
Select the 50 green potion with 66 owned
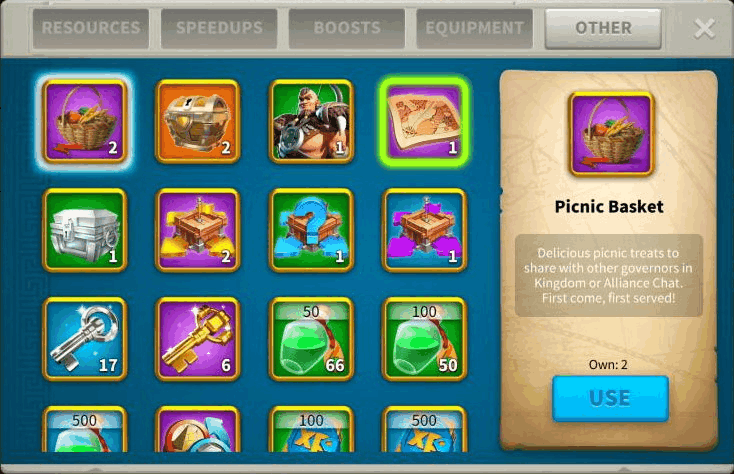coord(312,339)
